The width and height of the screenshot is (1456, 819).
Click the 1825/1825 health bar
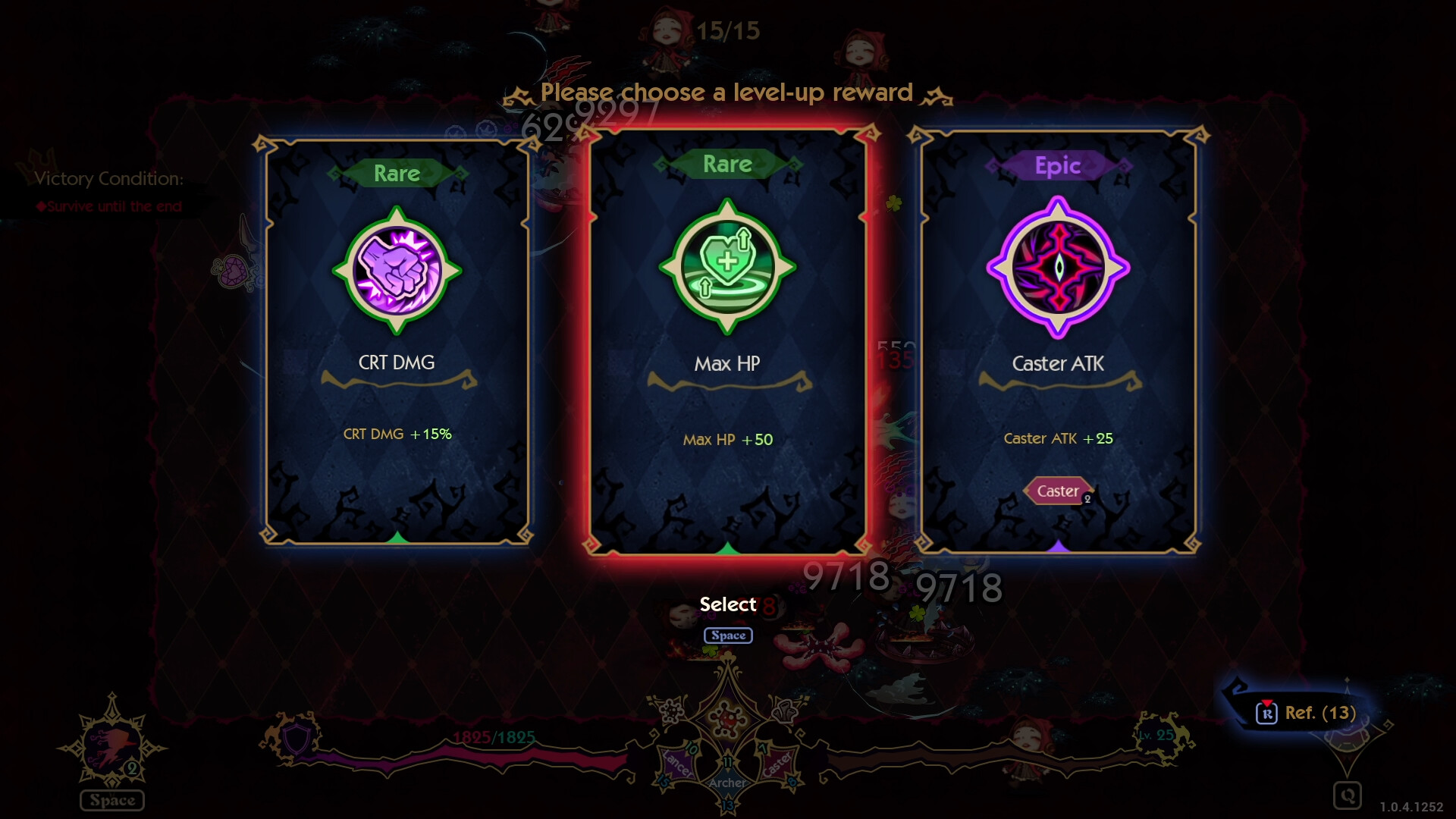[x=493, y=736]
